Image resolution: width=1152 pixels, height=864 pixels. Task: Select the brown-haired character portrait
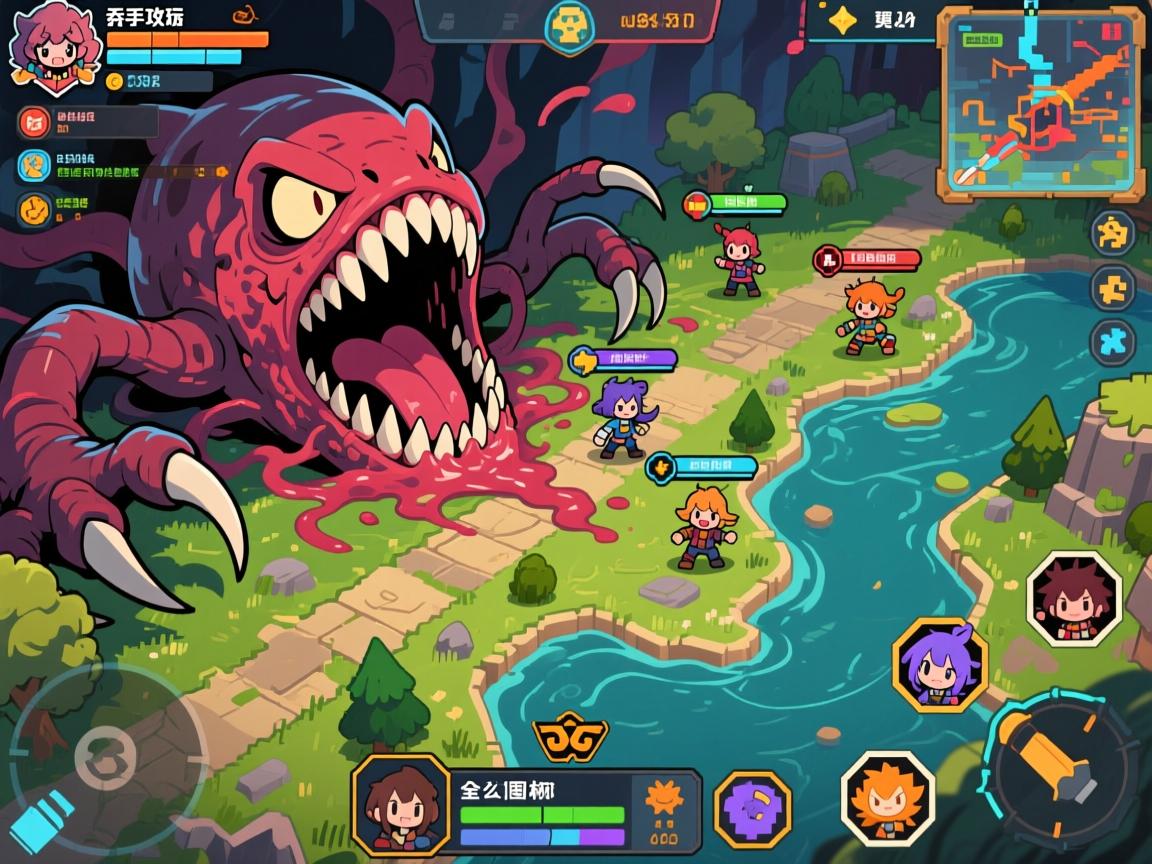401,805
